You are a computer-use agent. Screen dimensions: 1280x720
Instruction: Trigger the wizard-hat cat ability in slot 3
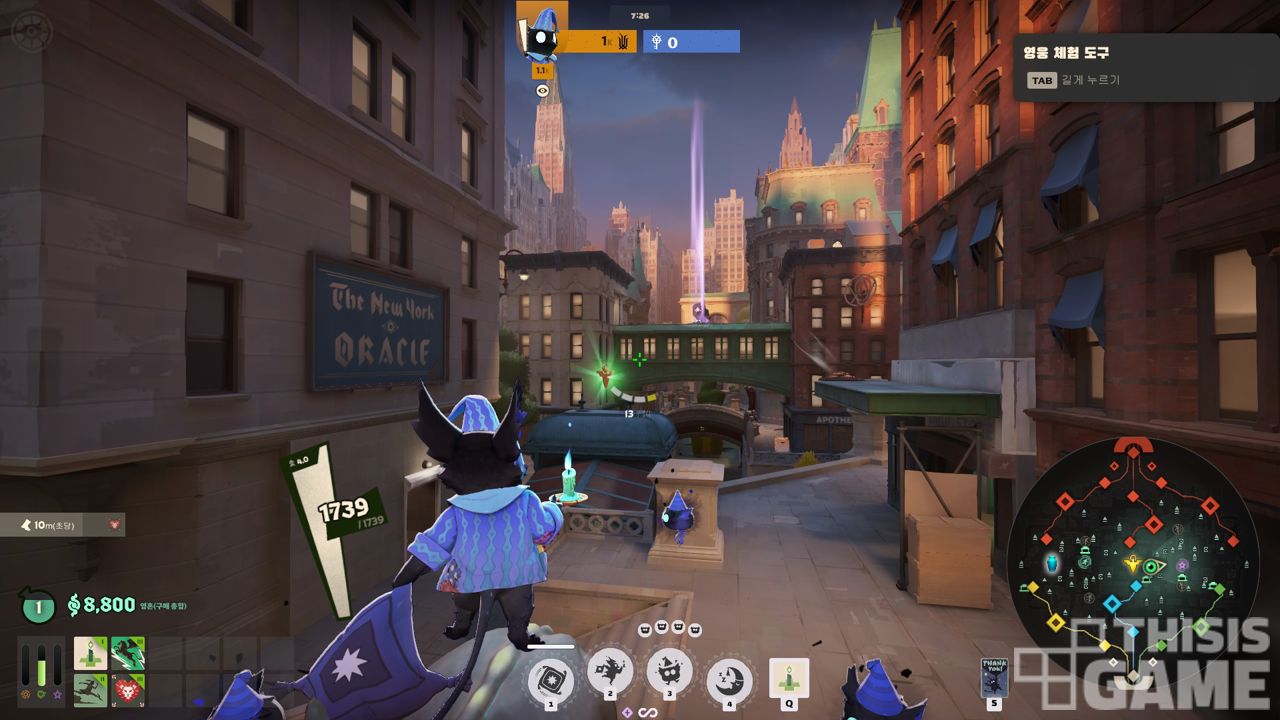click(669, 672)
